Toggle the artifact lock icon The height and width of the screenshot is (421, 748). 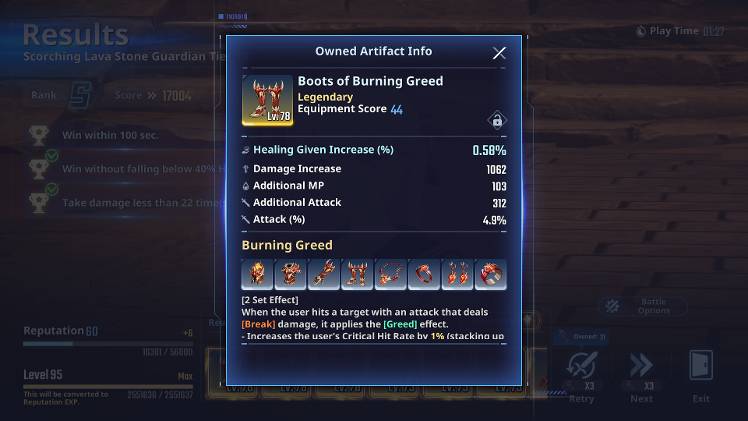coord(495,121)
